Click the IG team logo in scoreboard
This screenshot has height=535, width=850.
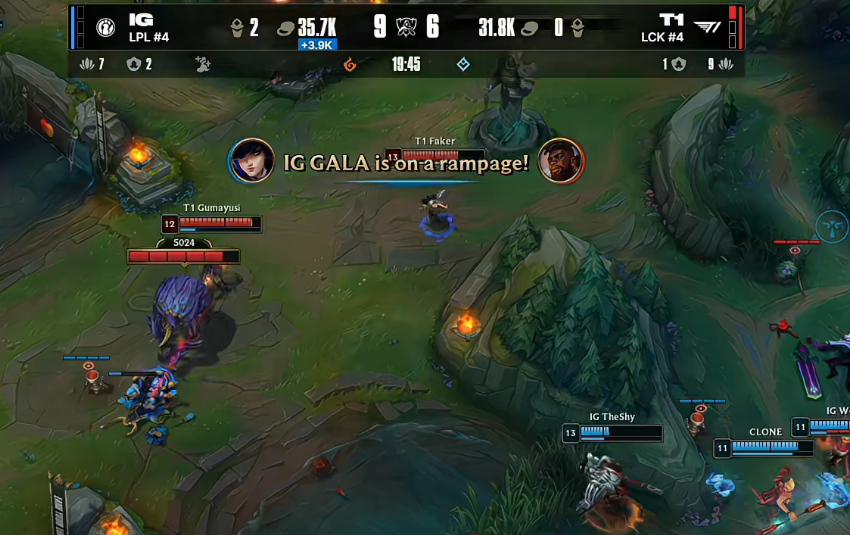(x=104, y=27)
